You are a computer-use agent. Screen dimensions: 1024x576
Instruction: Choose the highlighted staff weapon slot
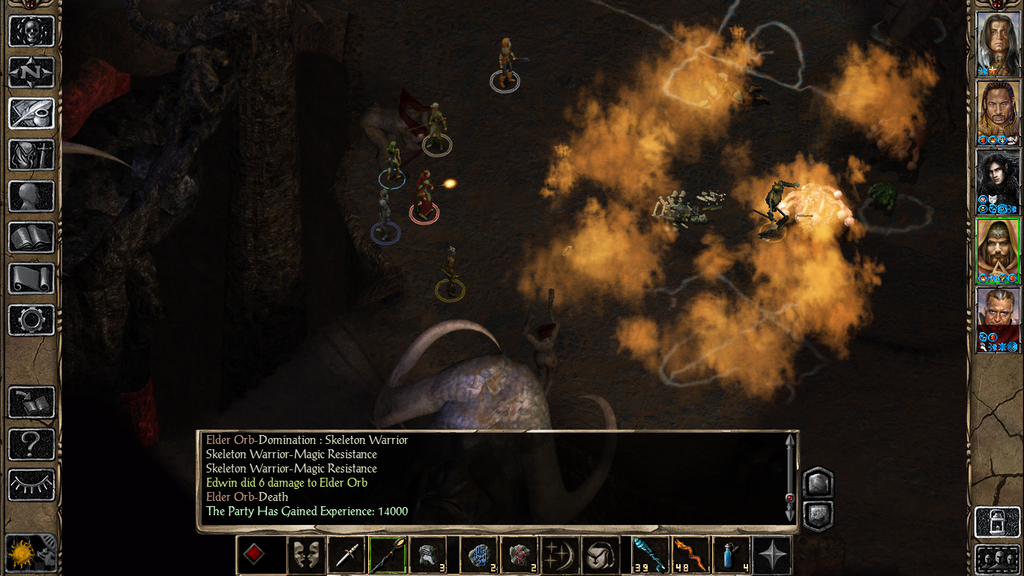pyautogui.click(x=387, y=555)
